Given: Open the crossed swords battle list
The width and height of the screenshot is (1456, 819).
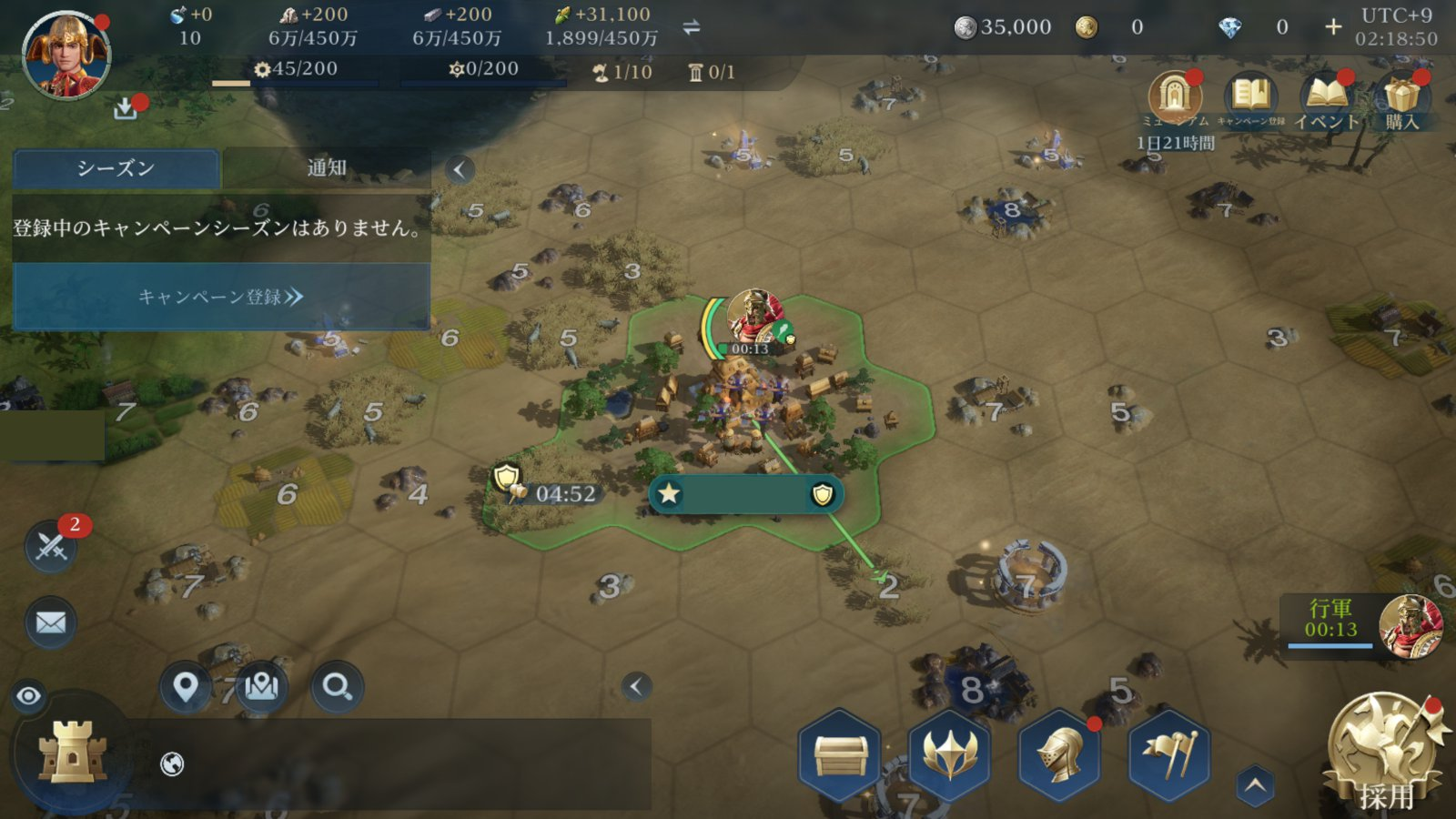Looking at the screenshot, I should (51, 546).
